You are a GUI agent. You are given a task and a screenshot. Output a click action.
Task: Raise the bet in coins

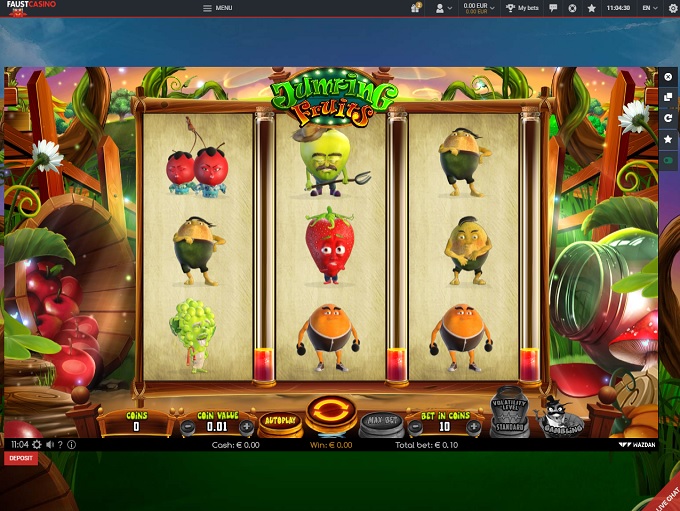coord(473,427)
